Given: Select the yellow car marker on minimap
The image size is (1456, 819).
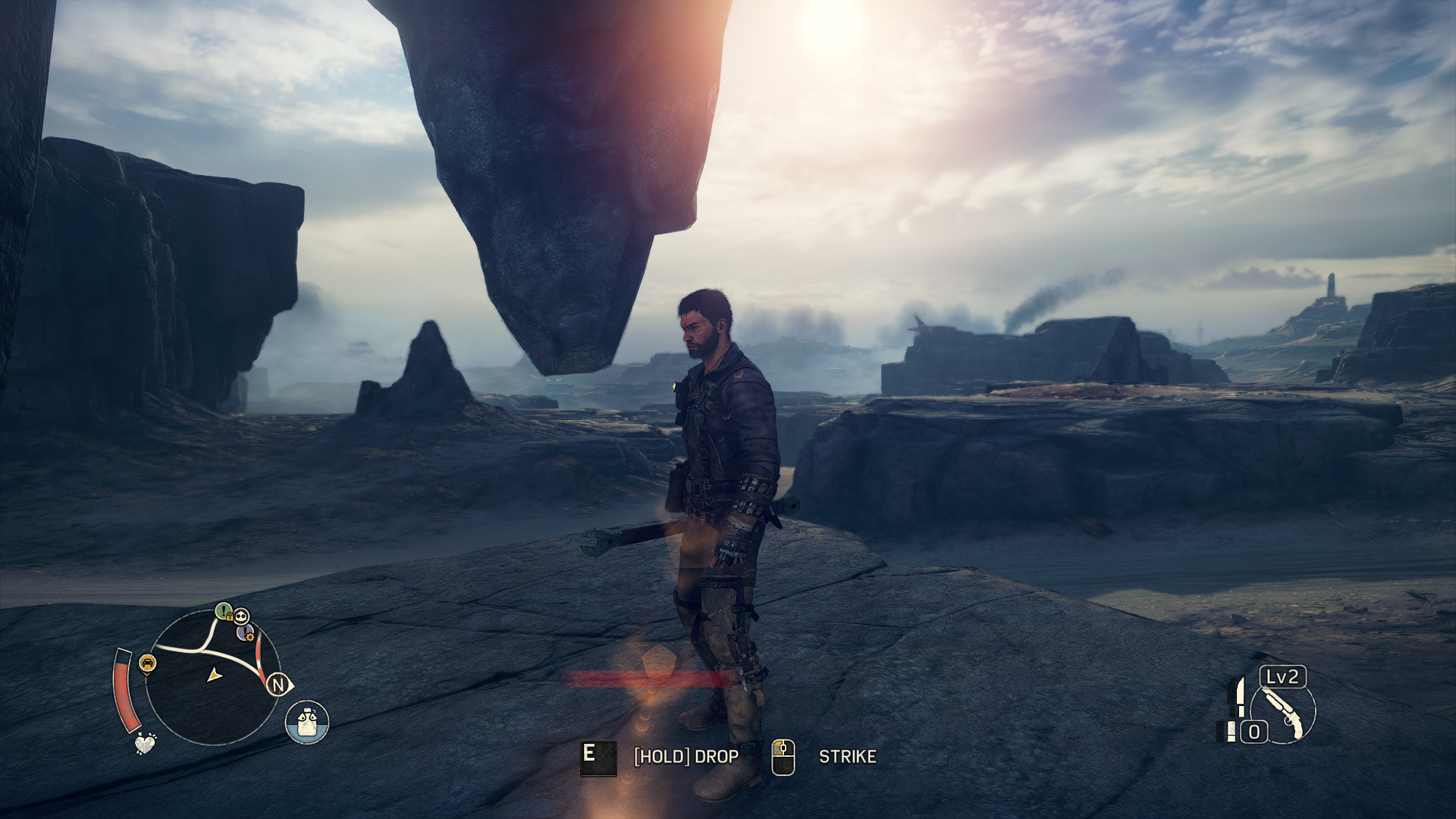Looking at the screenshot, I should [x=148, y=664].
